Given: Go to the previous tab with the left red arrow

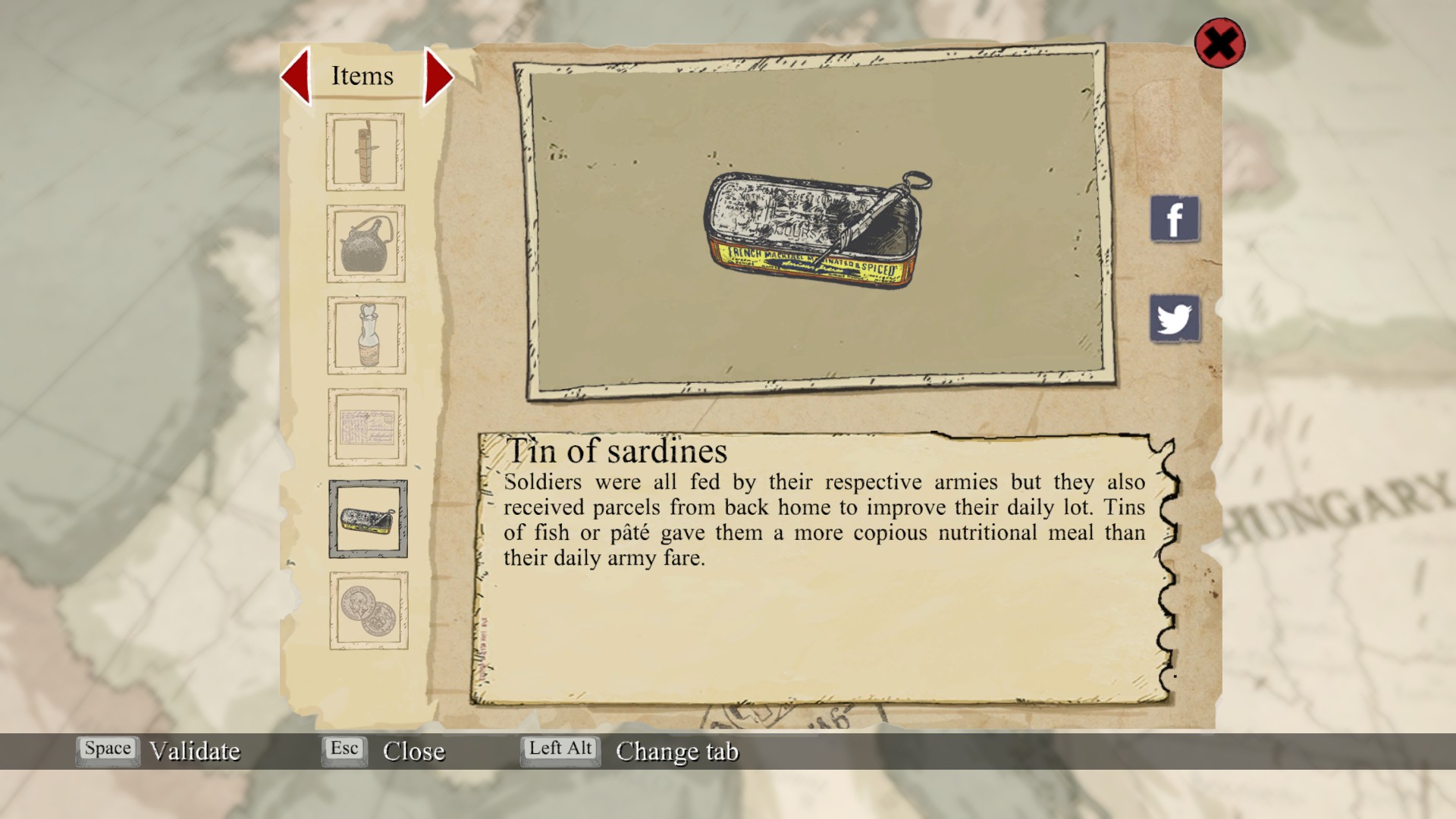Looking at the screenshot, I should click(297, 76).
